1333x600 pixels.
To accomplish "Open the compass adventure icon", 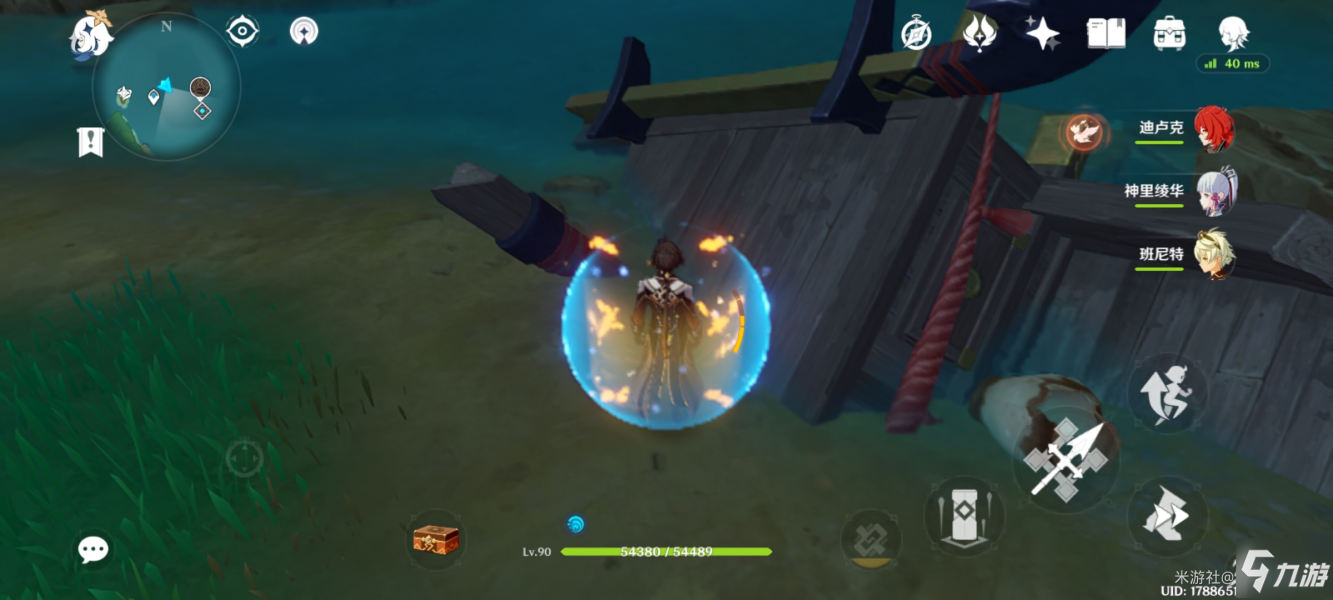I will click(916, 34).
